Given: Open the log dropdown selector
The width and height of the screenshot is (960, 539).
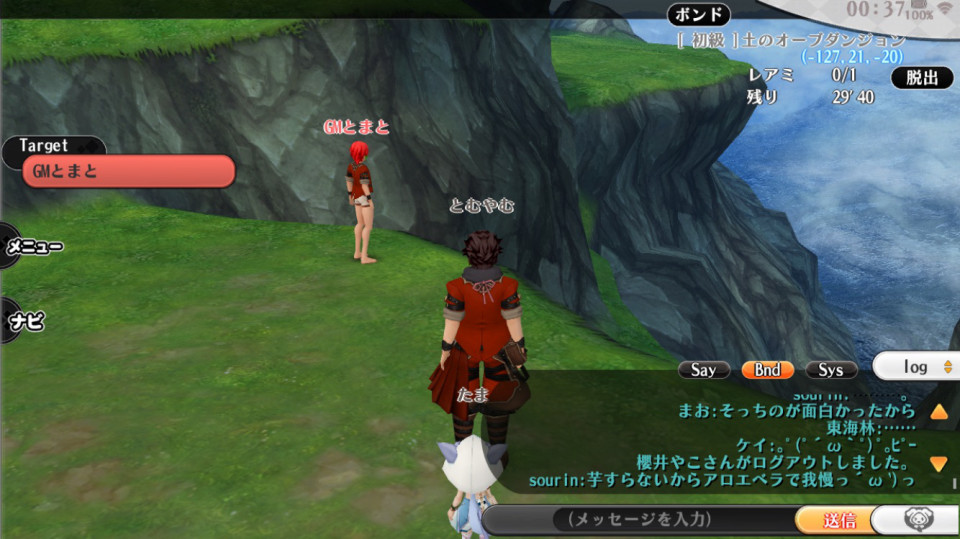Looking at the screenshot, I should click(x=917, y=367).
